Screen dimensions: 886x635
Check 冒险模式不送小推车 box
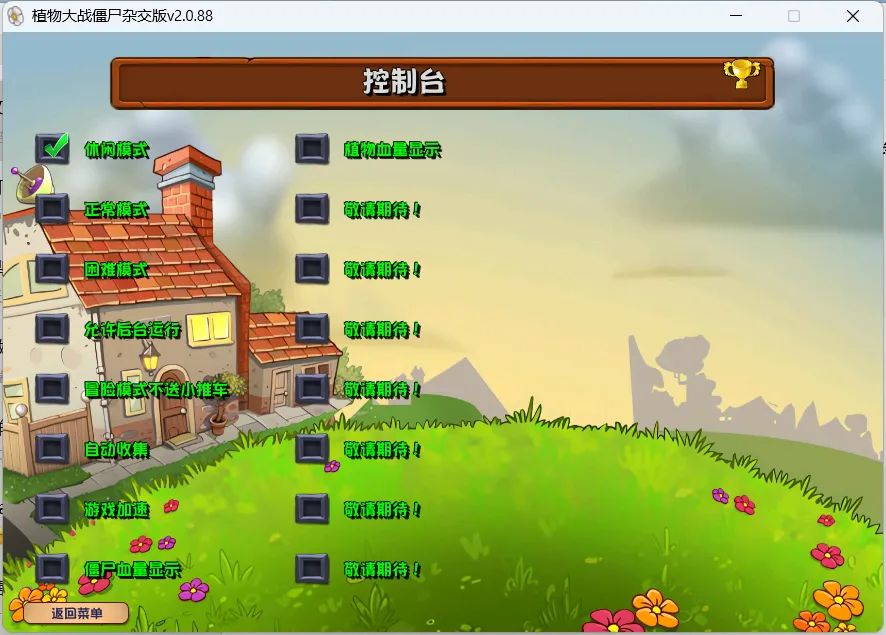[53, 389]
